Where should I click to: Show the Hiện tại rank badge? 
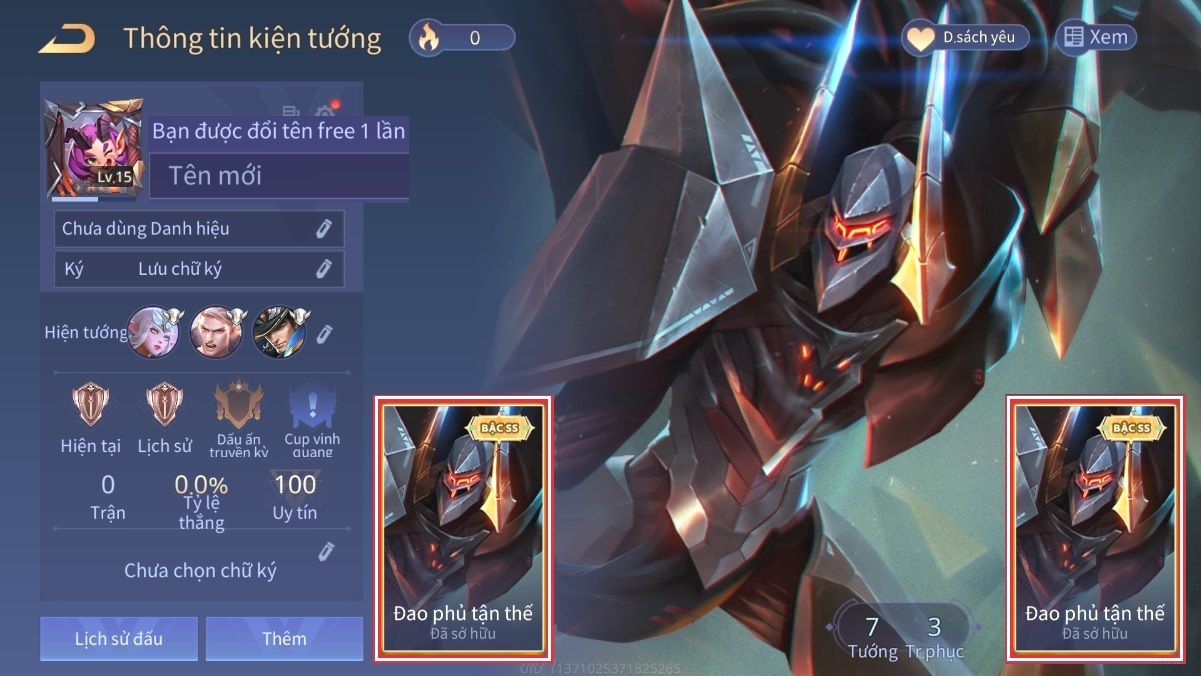click(90, 407)
